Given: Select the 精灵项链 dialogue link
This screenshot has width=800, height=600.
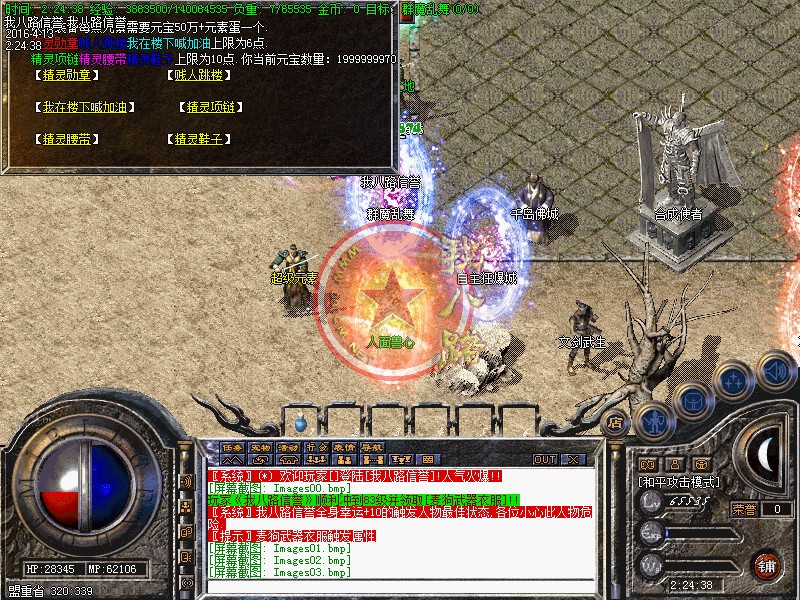Looking at the screenshot, I should coord(210,107).
